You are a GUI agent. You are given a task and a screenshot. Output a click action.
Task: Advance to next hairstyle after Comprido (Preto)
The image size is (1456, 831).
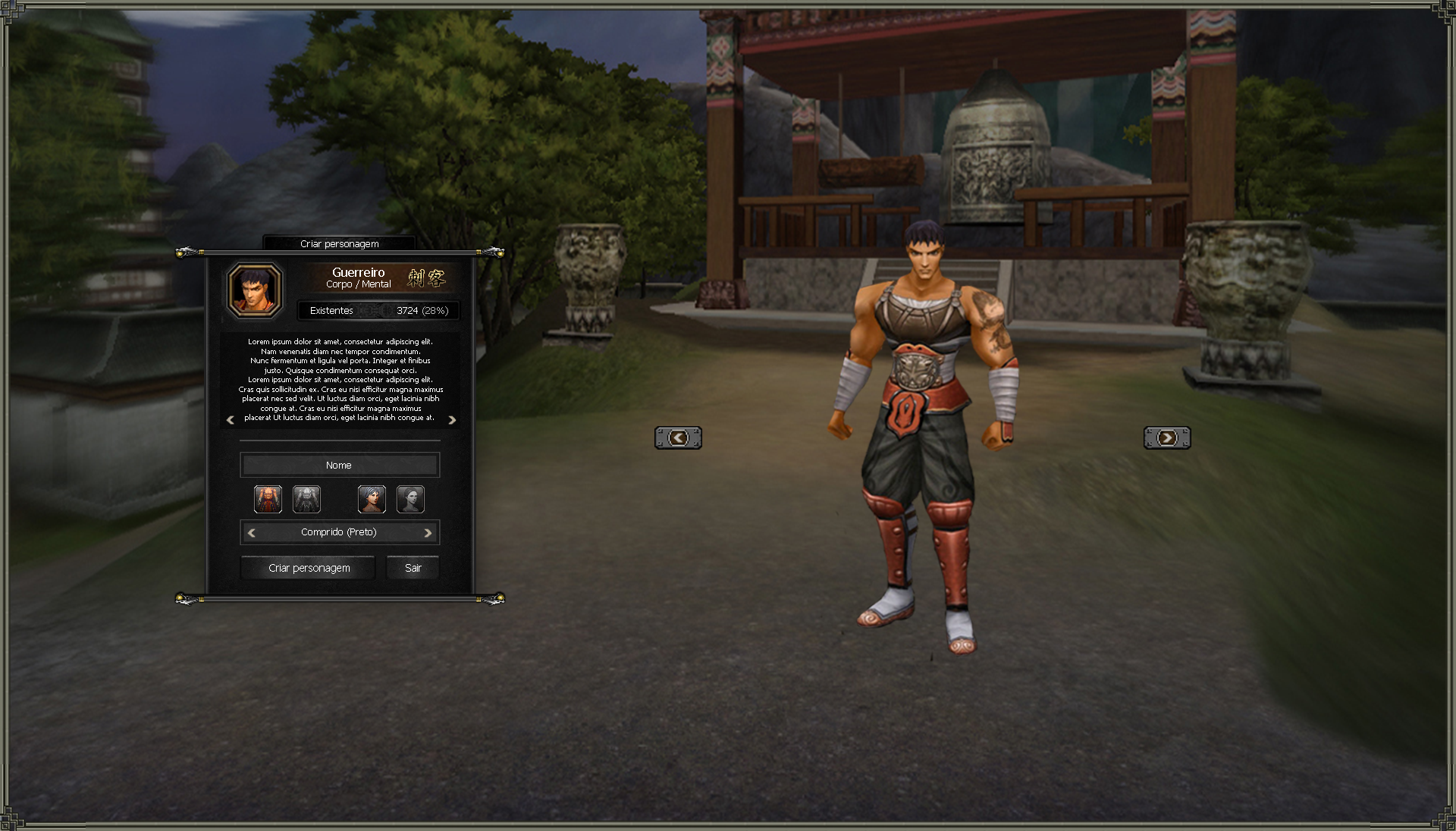[x=428, y=533]
